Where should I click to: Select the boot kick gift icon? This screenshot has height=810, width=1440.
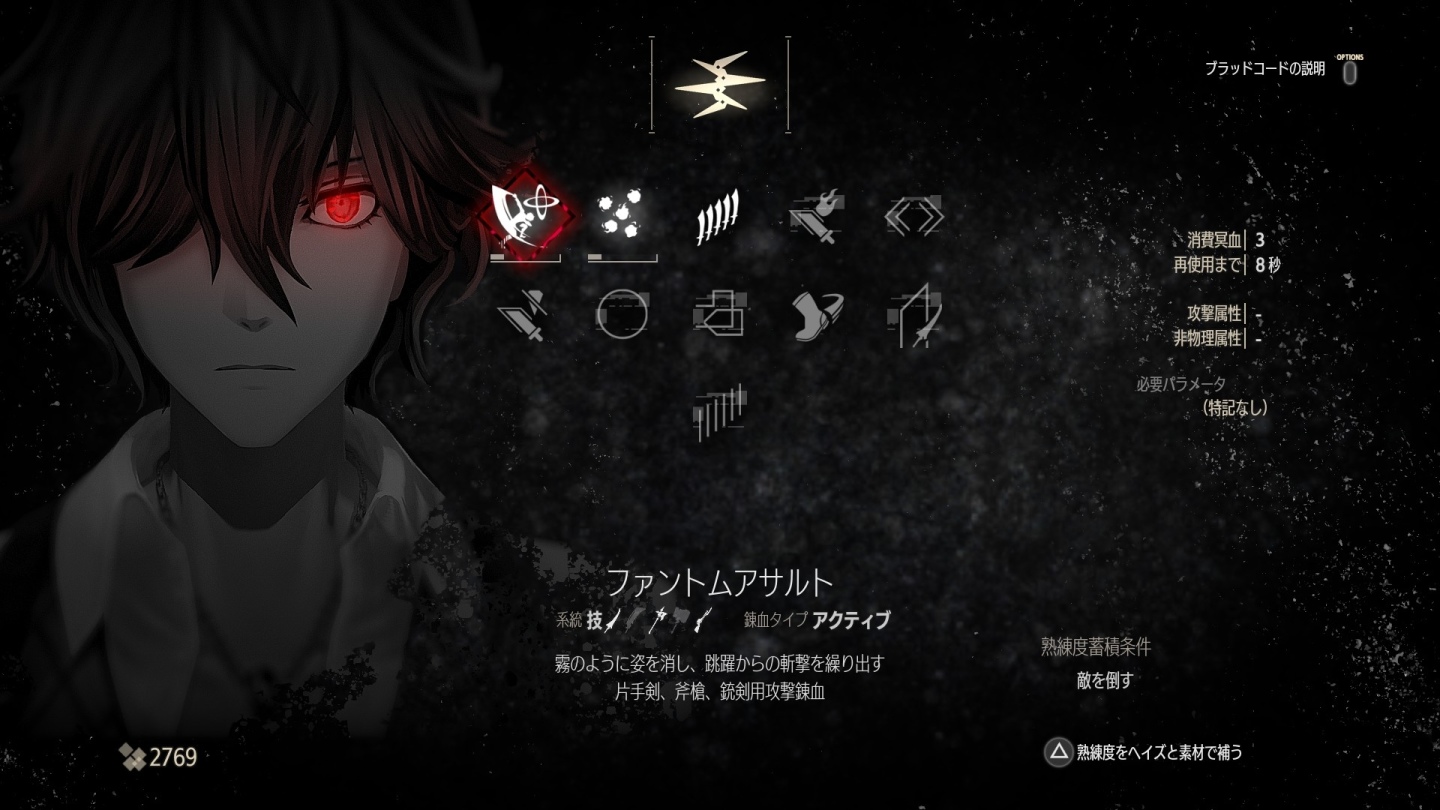pyautogui.click(x=818, y=315)
